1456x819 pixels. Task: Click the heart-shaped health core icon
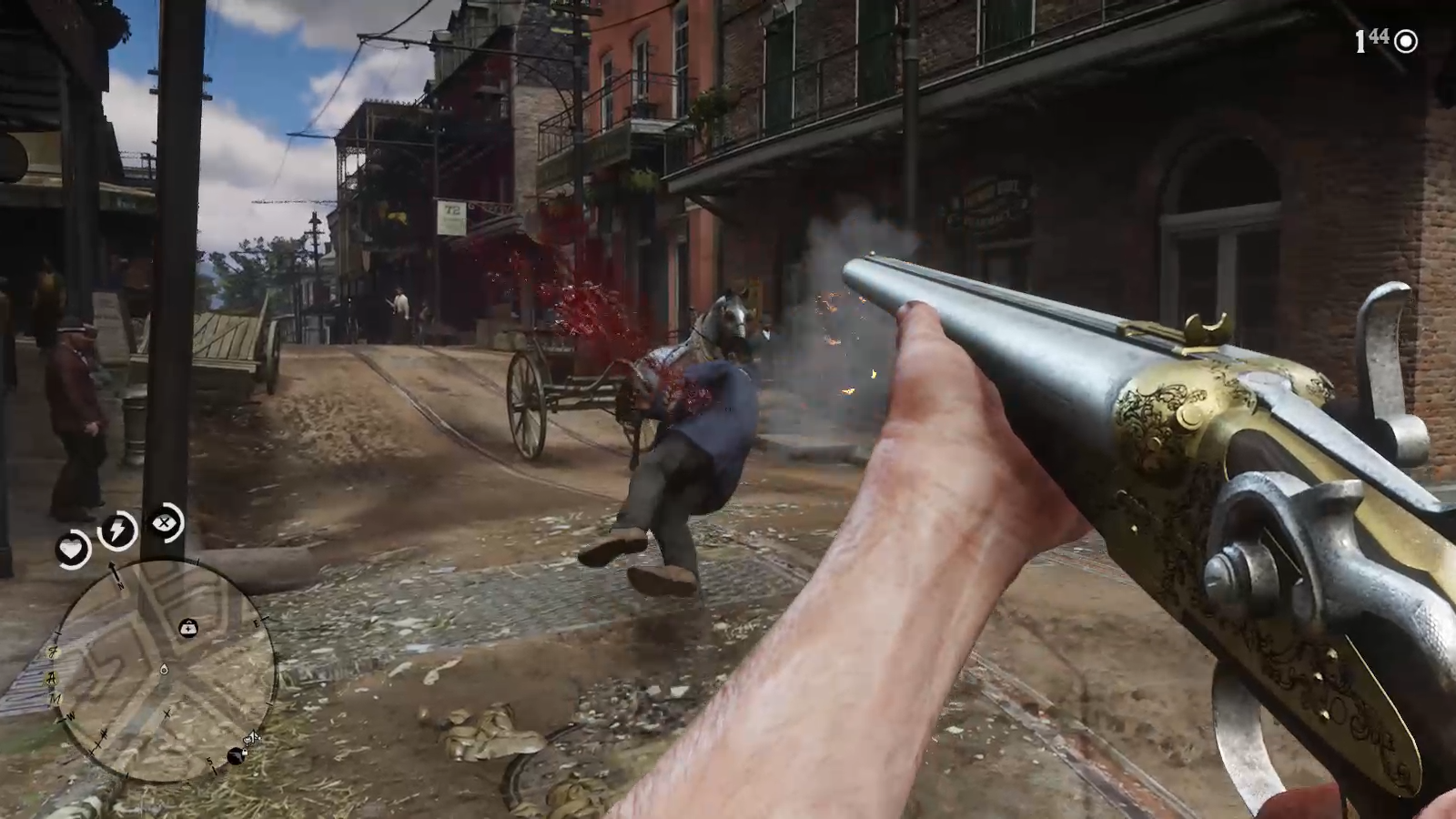[x=71, y=549]
